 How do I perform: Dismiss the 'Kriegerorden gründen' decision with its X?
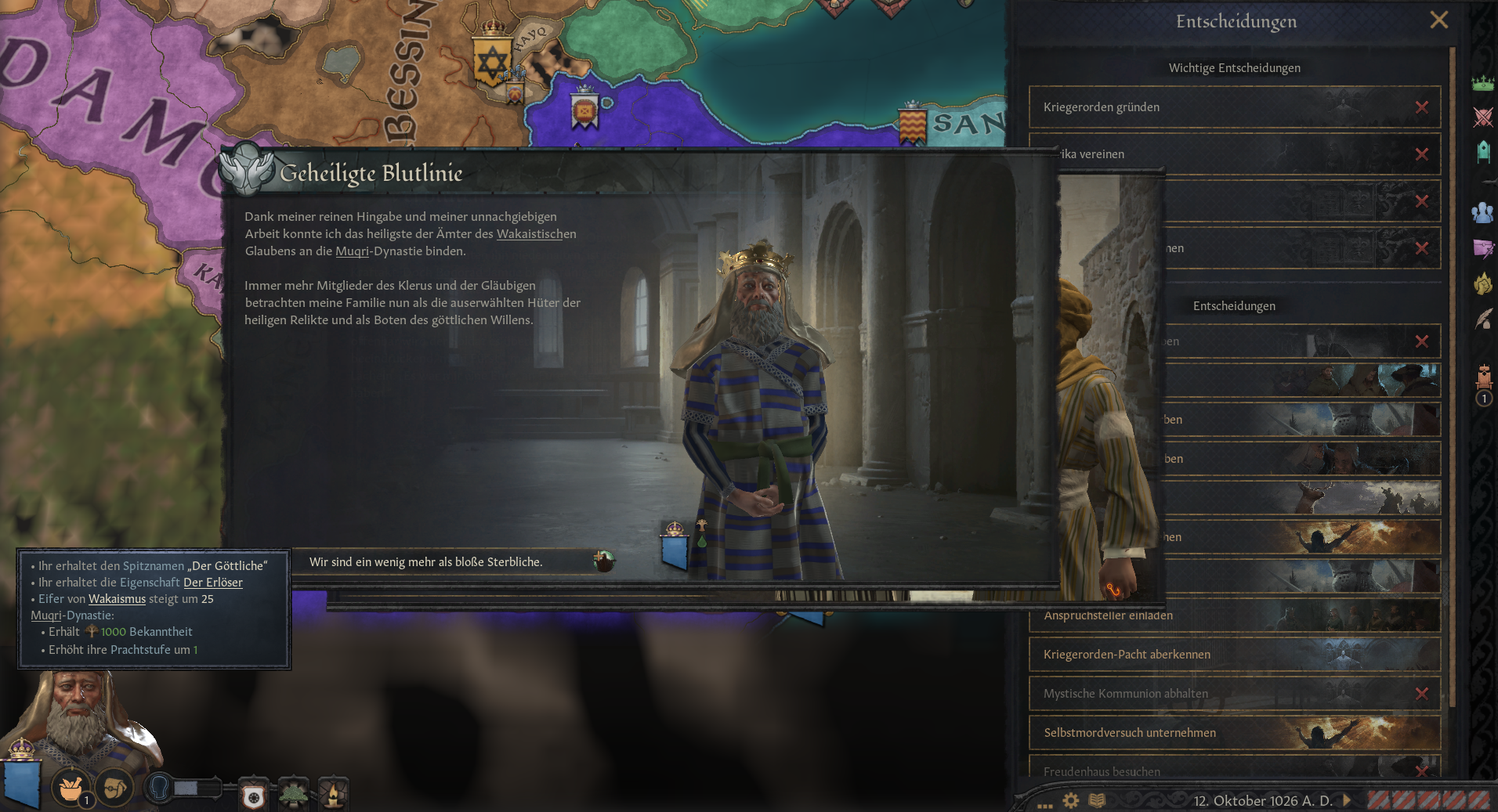coord(1423,107)
